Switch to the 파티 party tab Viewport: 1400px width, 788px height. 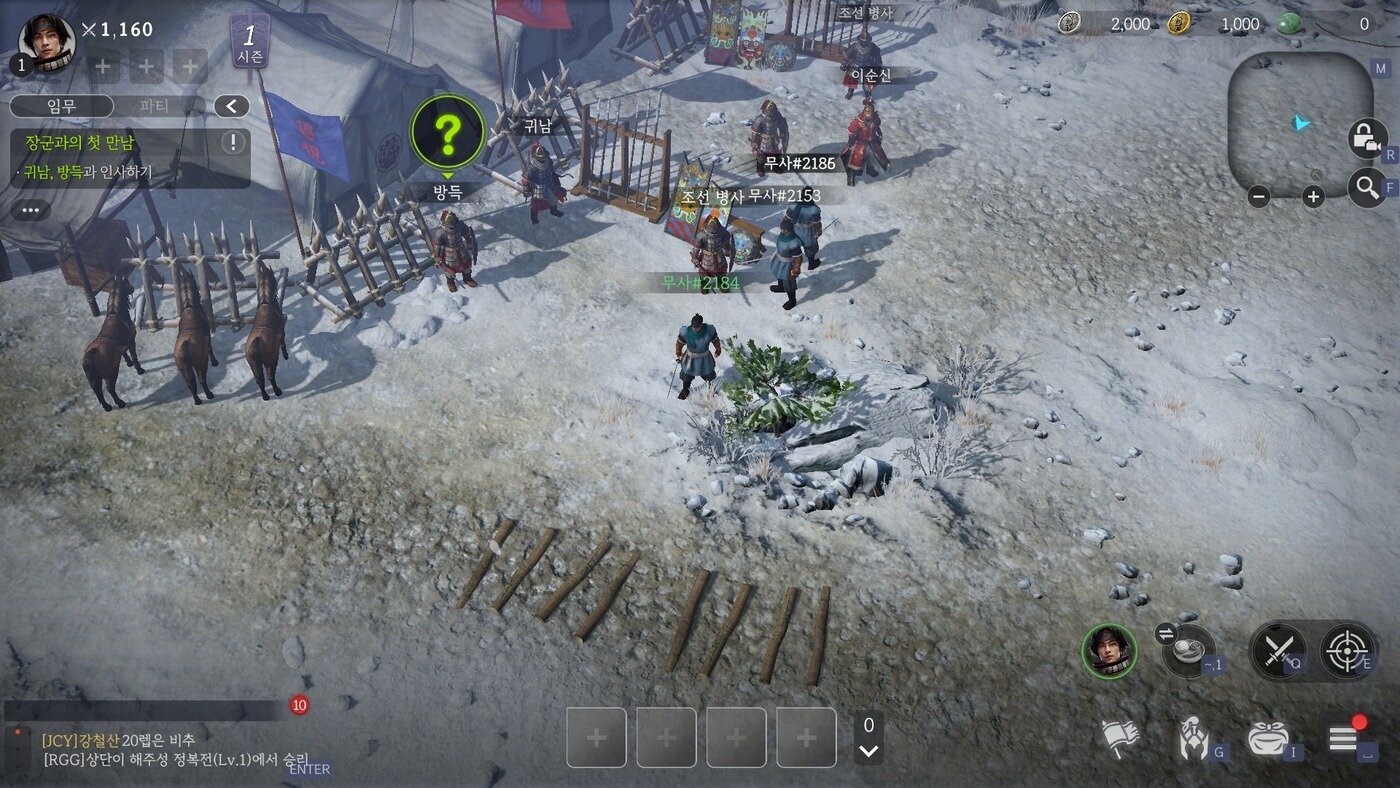tap(154, 106)
